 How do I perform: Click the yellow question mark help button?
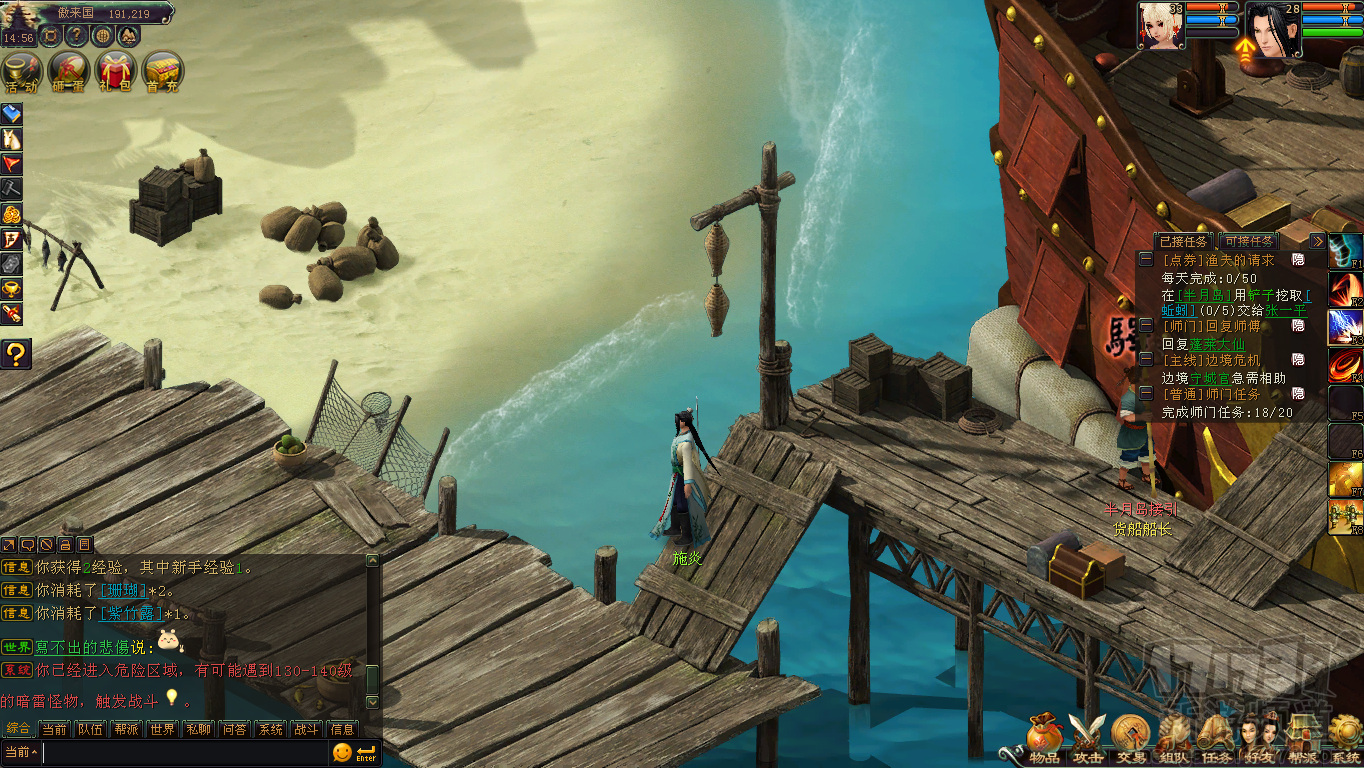tap(15, 353)
